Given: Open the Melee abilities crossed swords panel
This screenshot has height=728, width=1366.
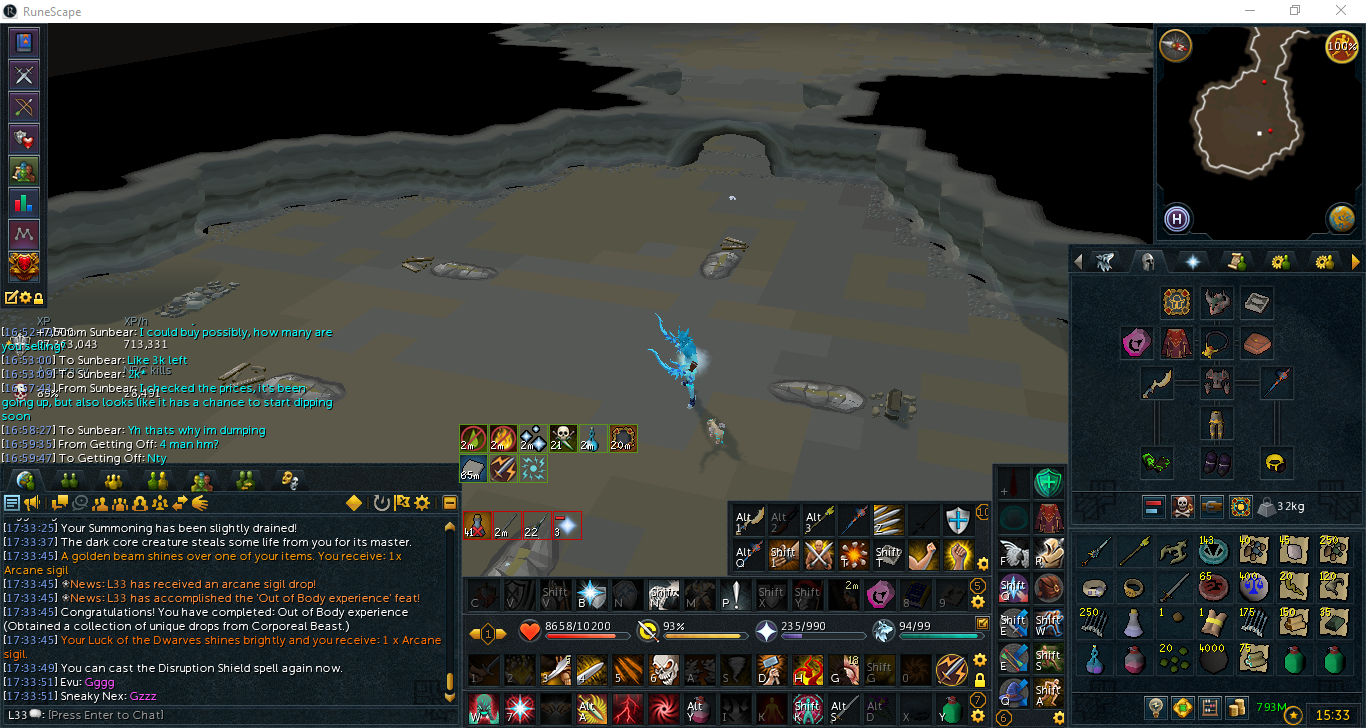Looking at the screenshot, I should (x=22, y=75).
